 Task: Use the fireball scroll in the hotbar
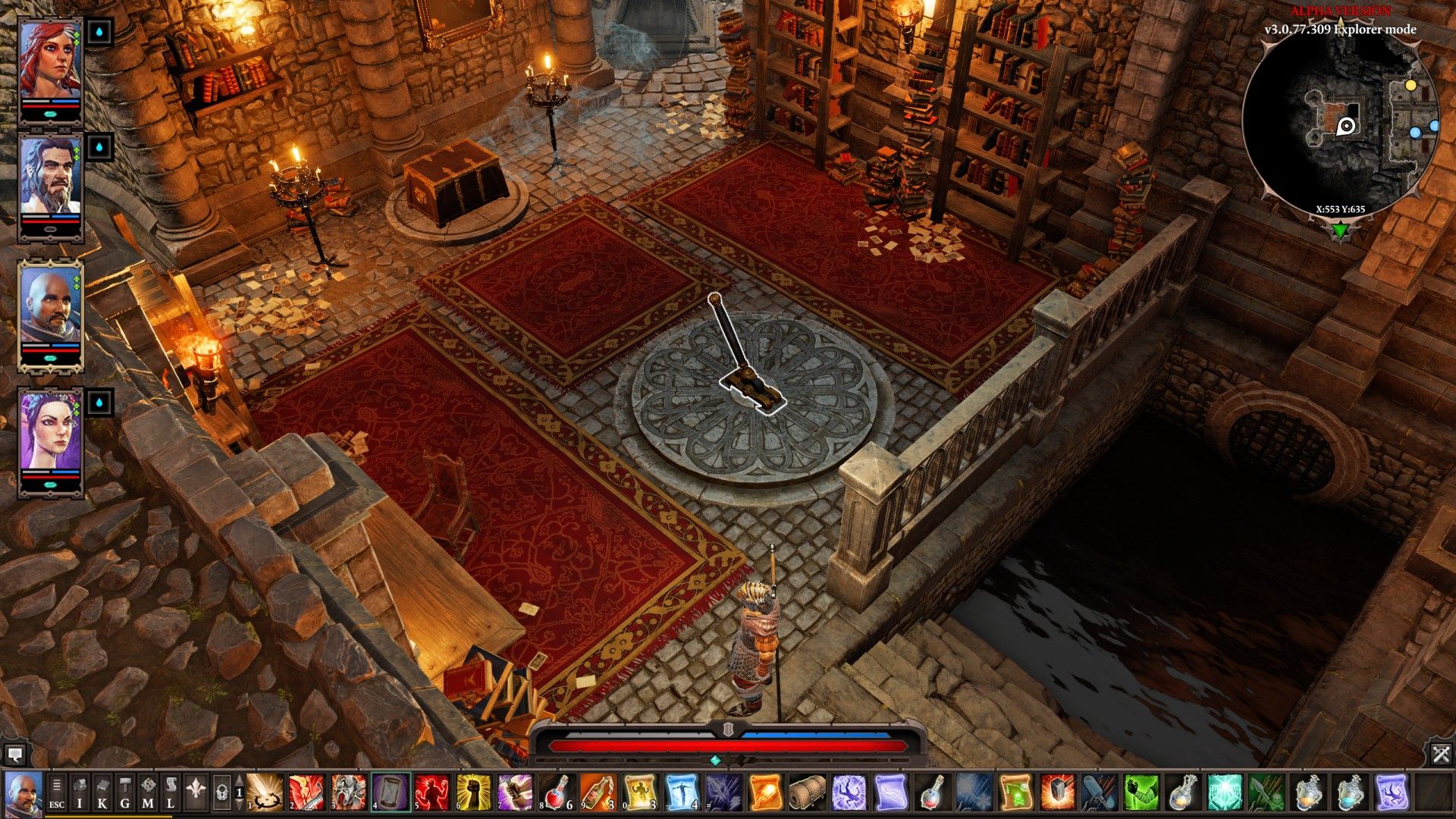[x=764, y=792]
